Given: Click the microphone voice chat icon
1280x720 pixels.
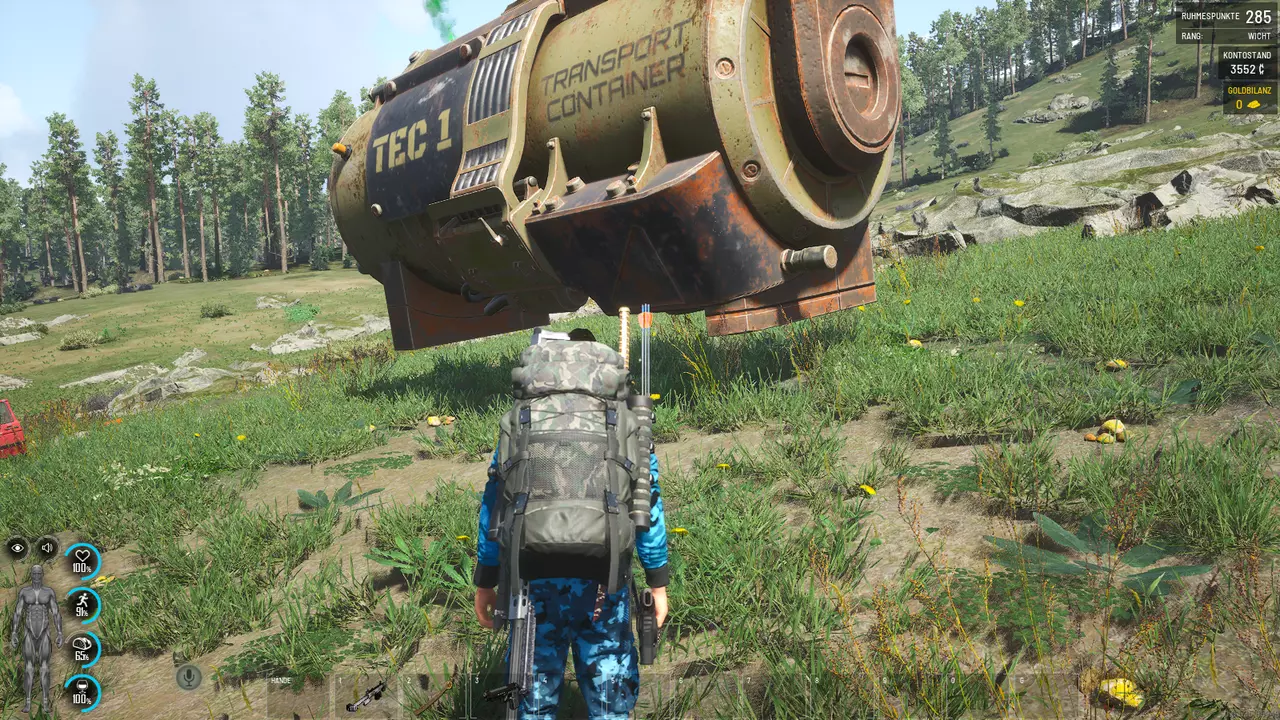Looking at the screenshot, I should pyautogui.click(x=187, y=677).
